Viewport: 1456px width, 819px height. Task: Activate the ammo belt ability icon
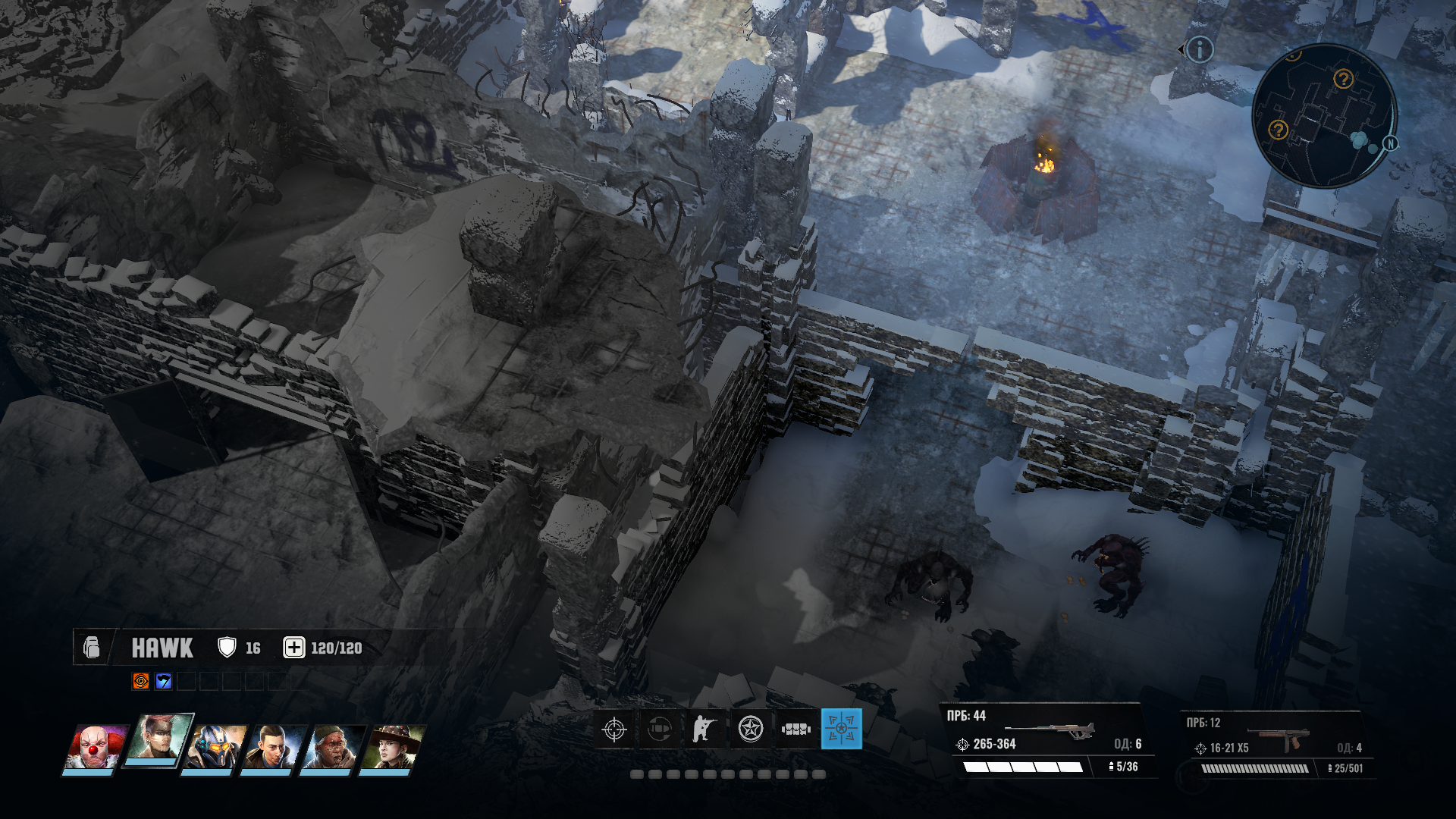pos(796,730)
